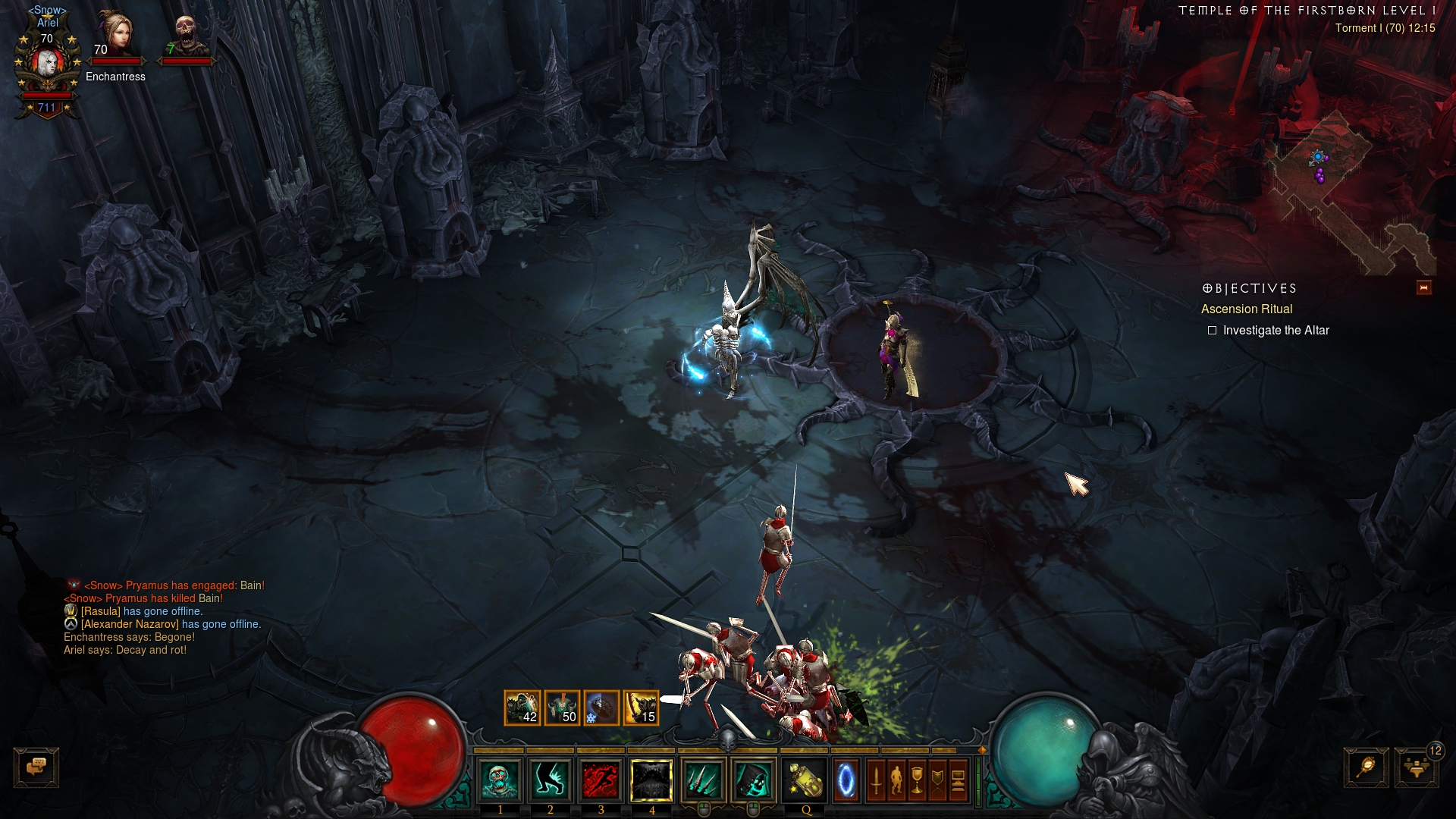Open the chat speech bubble button
This screenshot has height=819, width=1456.
[x=36, y=767]
